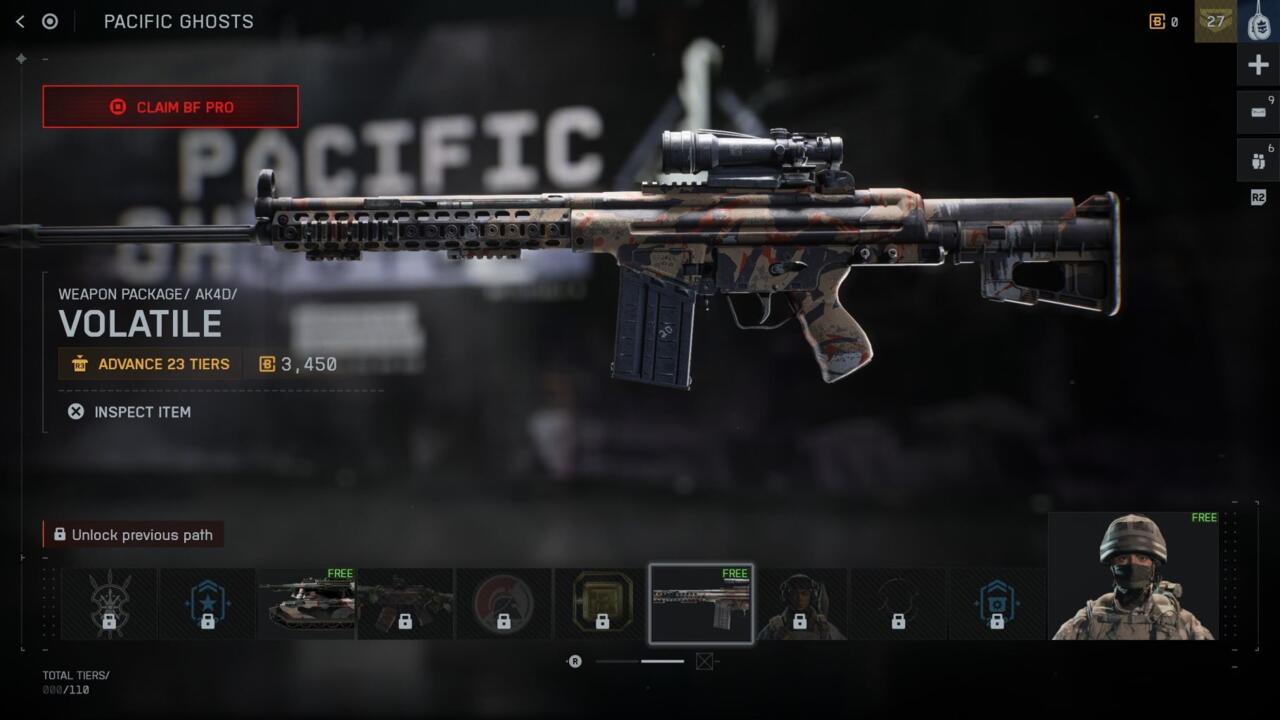Choose the locked headset soldier reward tile
The image size is (1280, 720).
[x=799, y=604]
